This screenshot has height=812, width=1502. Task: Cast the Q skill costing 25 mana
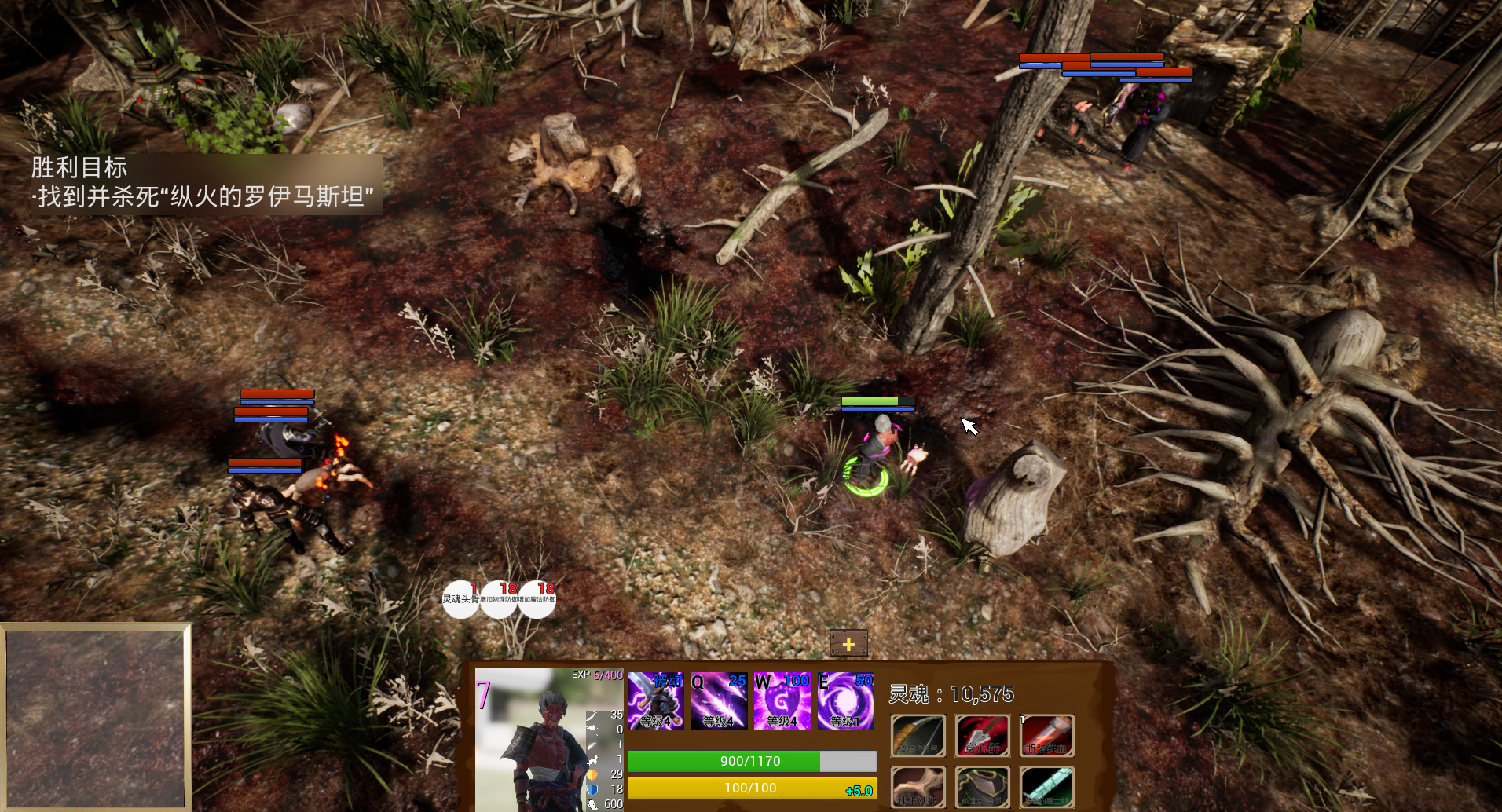click(718, 701)
